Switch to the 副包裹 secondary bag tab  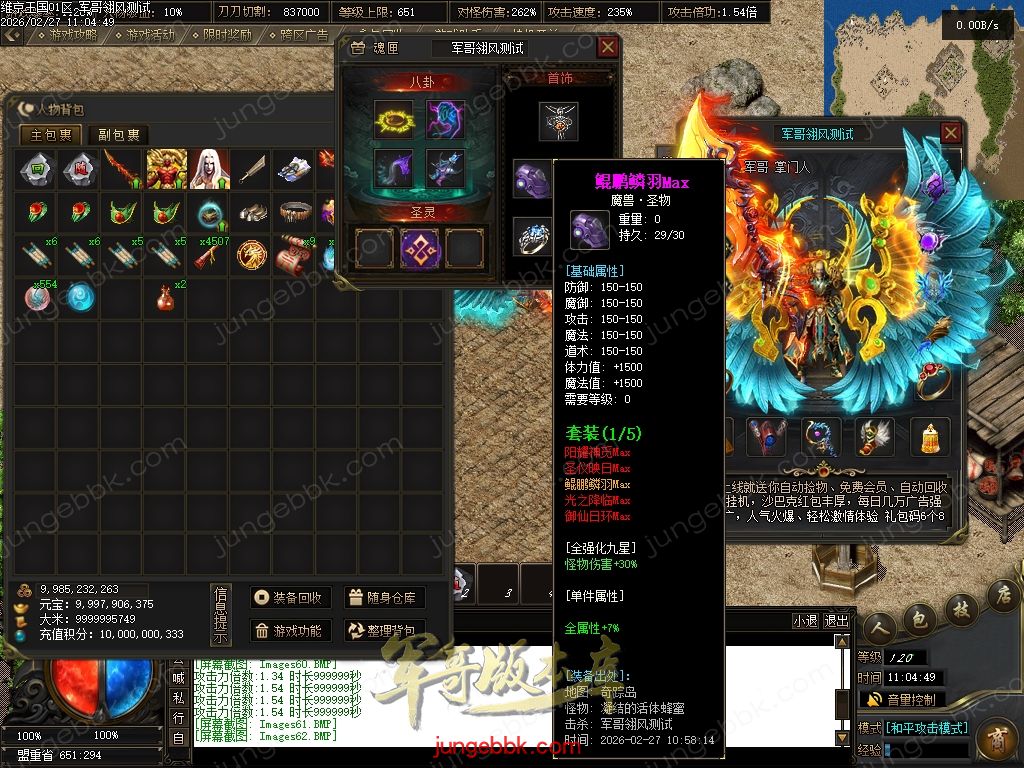(x=118, y=135)
